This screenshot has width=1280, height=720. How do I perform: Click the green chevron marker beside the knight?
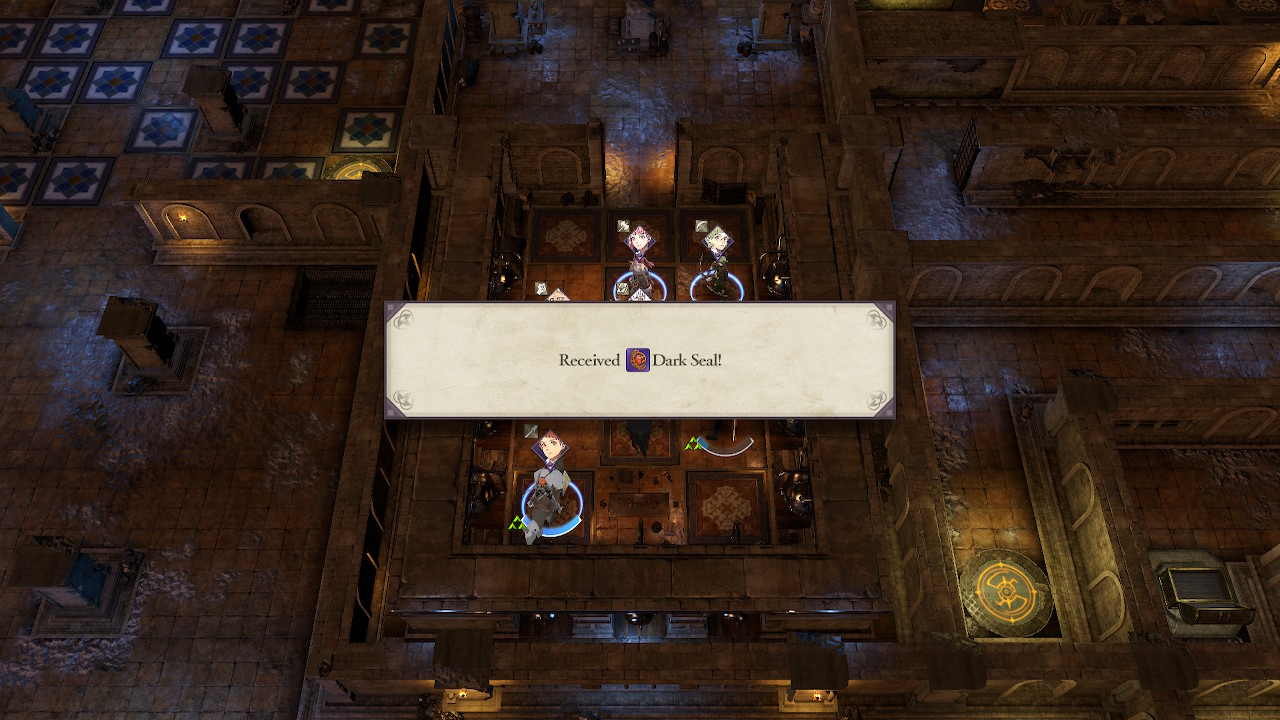coord(517,520)
